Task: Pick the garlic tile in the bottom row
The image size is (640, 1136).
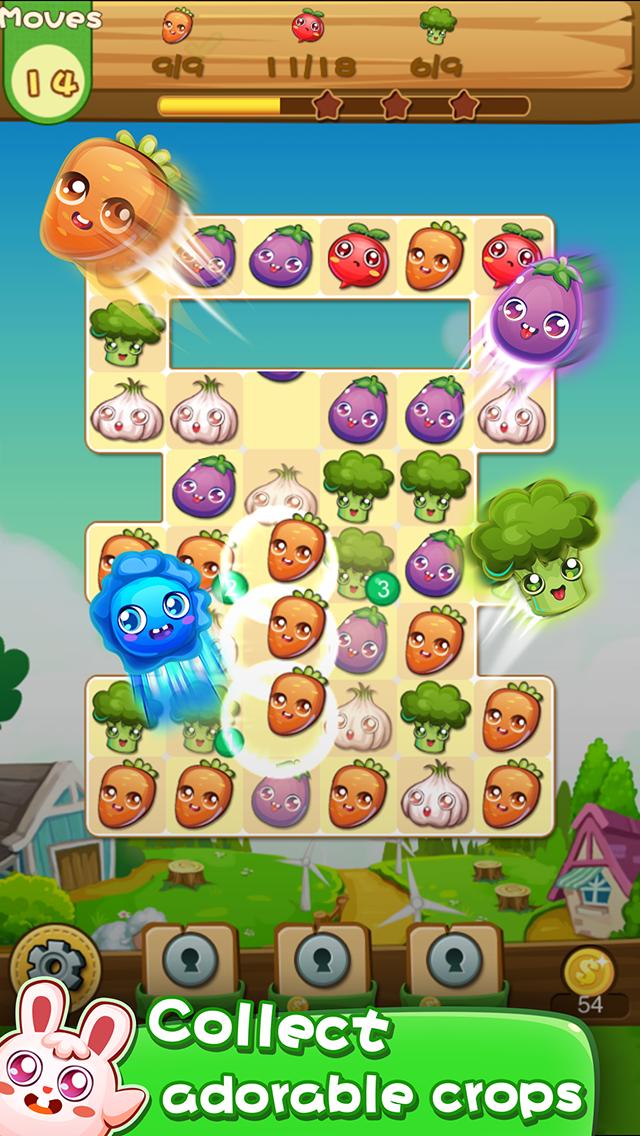Action: click(x=435, y=794)
